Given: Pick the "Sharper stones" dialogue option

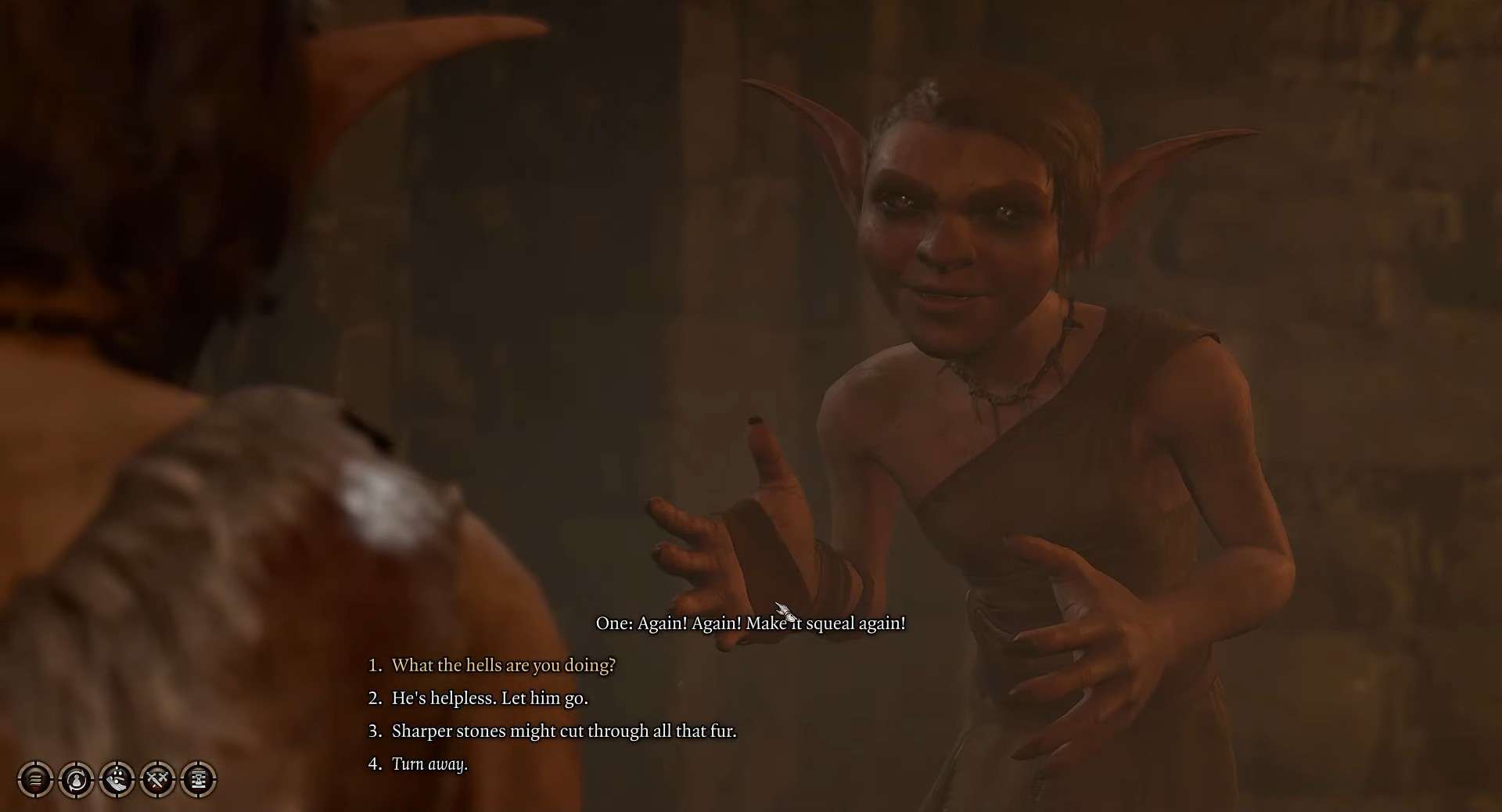Looking at the screenshot, I should click(x=563, y=731).
